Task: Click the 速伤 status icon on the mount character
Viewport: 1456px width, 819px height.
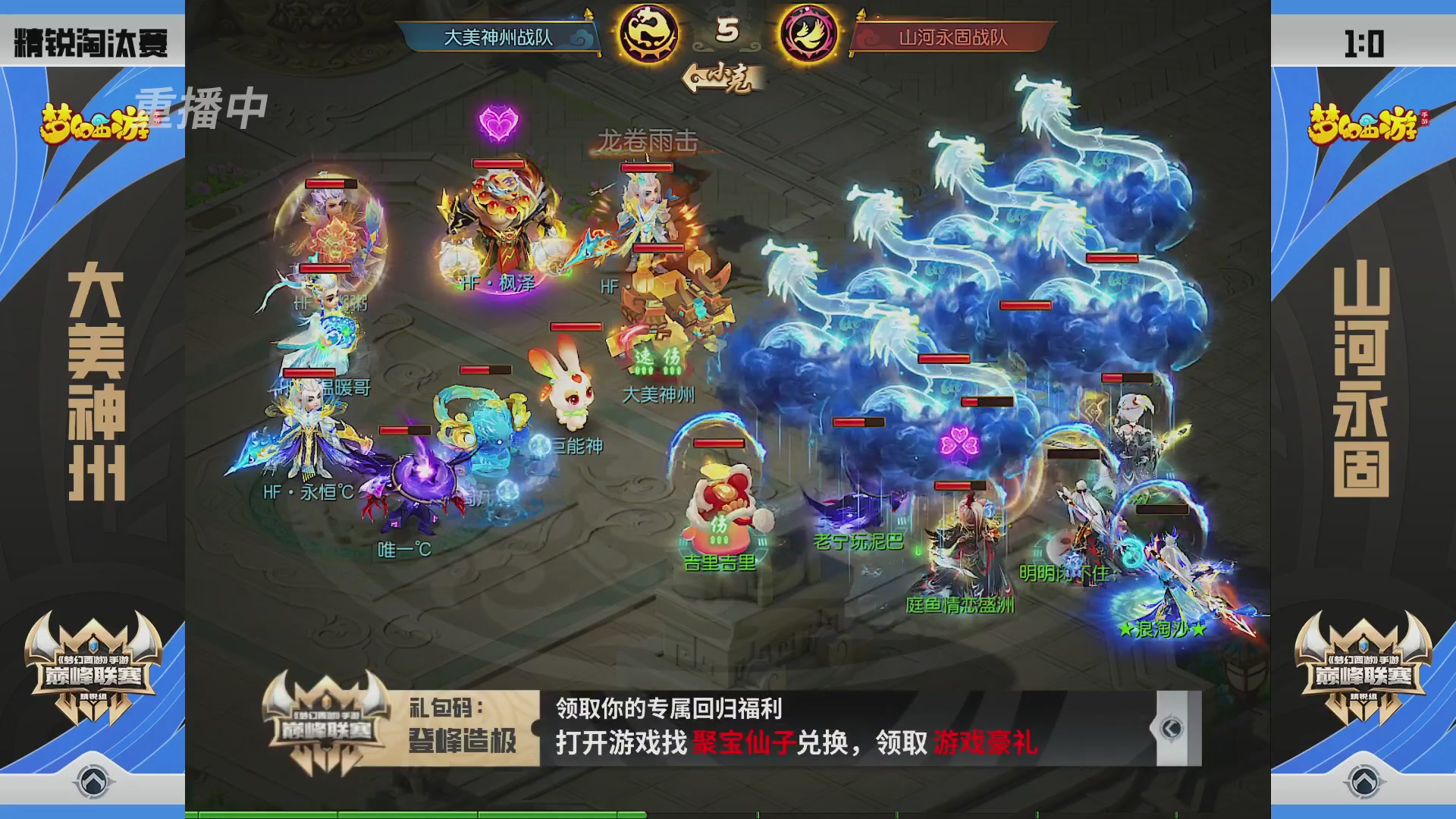Action: [657, 362]
